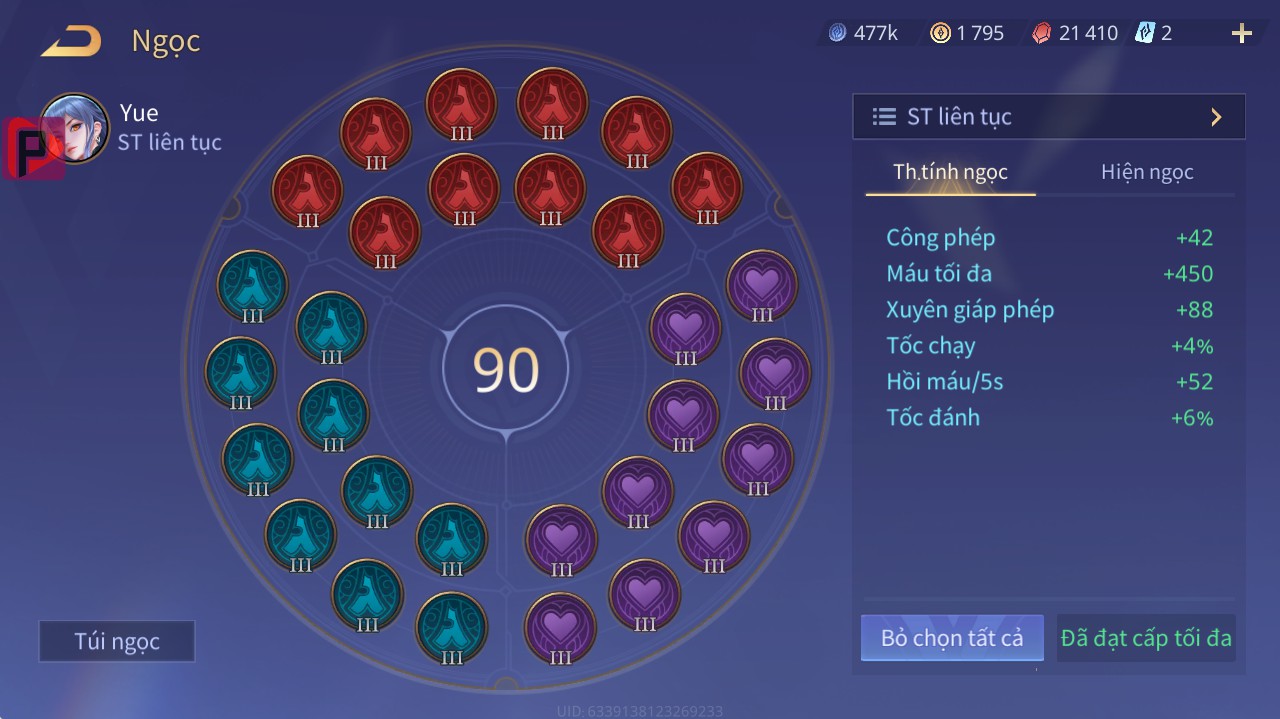Tap the plus icon to add currency
Image resolution: width=1280 pixels, height=719 pixels.
pyautogui.click(x=1241, y=34)
